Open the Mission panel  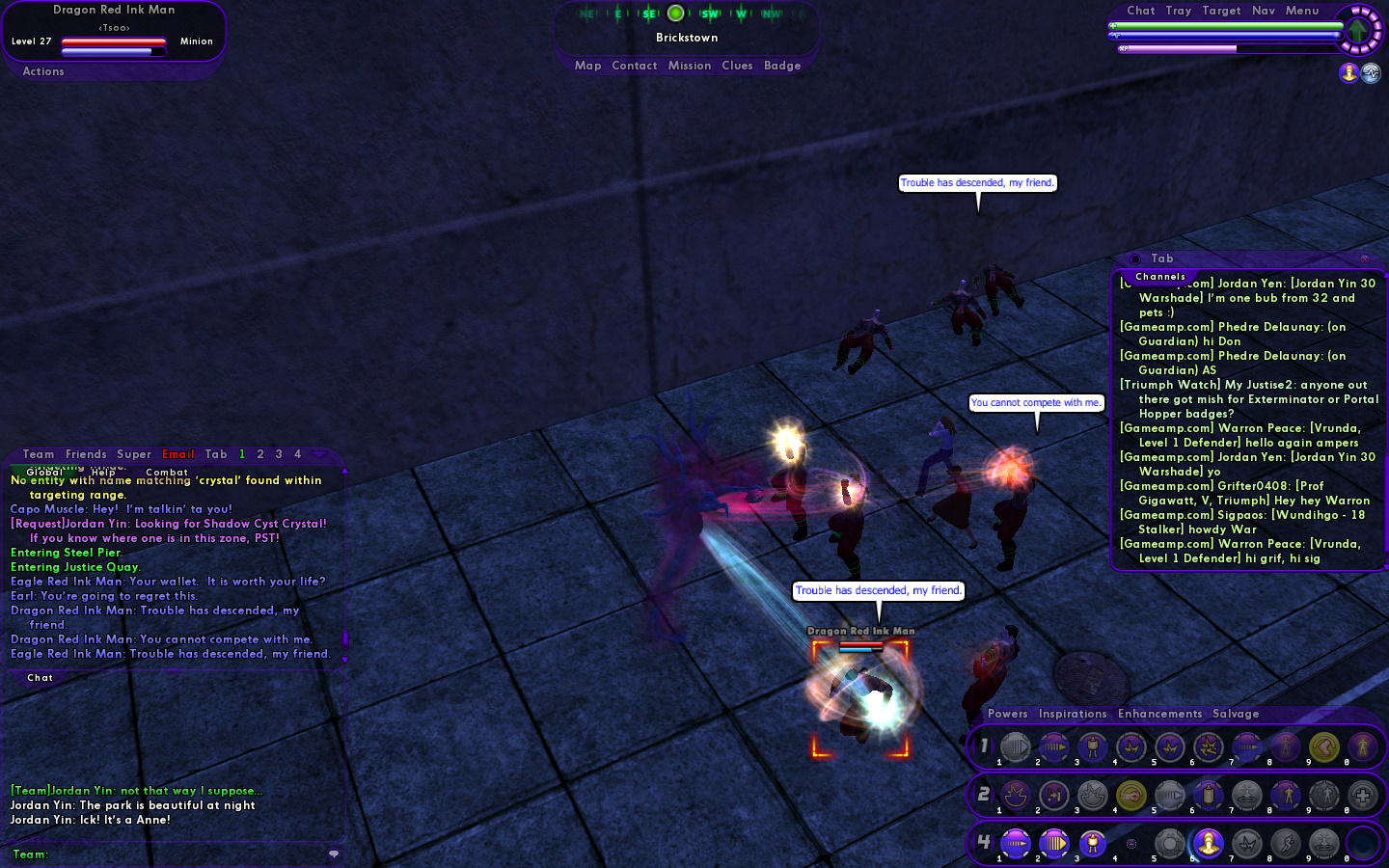689,66
